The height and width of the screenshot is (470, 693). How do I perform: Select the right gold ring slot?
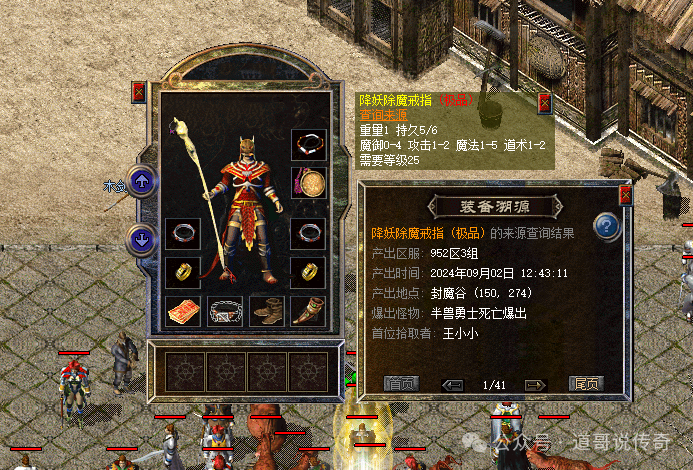pyautogui.click(x=309, y=272)
